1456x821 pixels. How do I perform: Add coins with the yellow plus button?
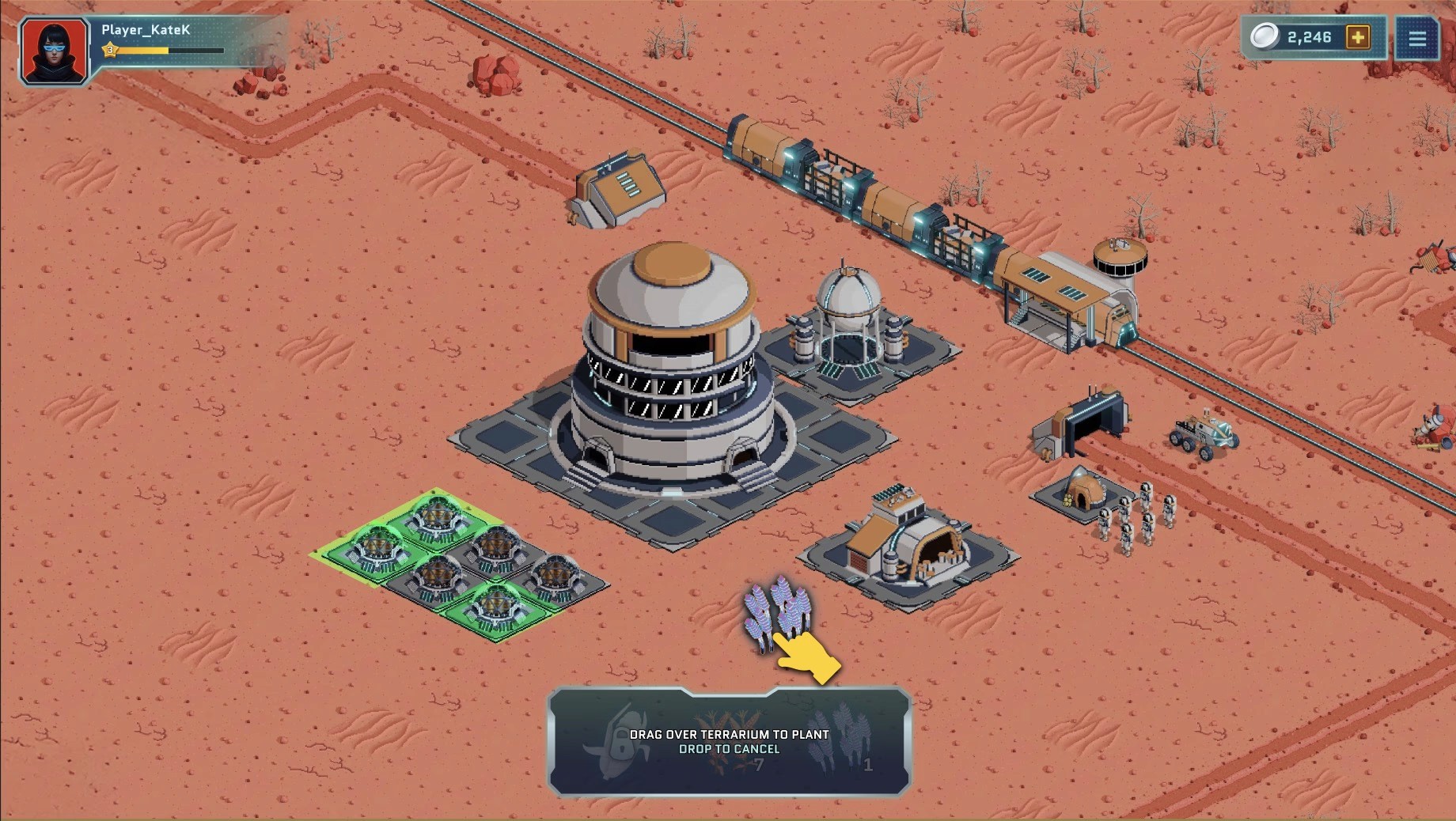pyautogui.click(x=1358, y=37)
